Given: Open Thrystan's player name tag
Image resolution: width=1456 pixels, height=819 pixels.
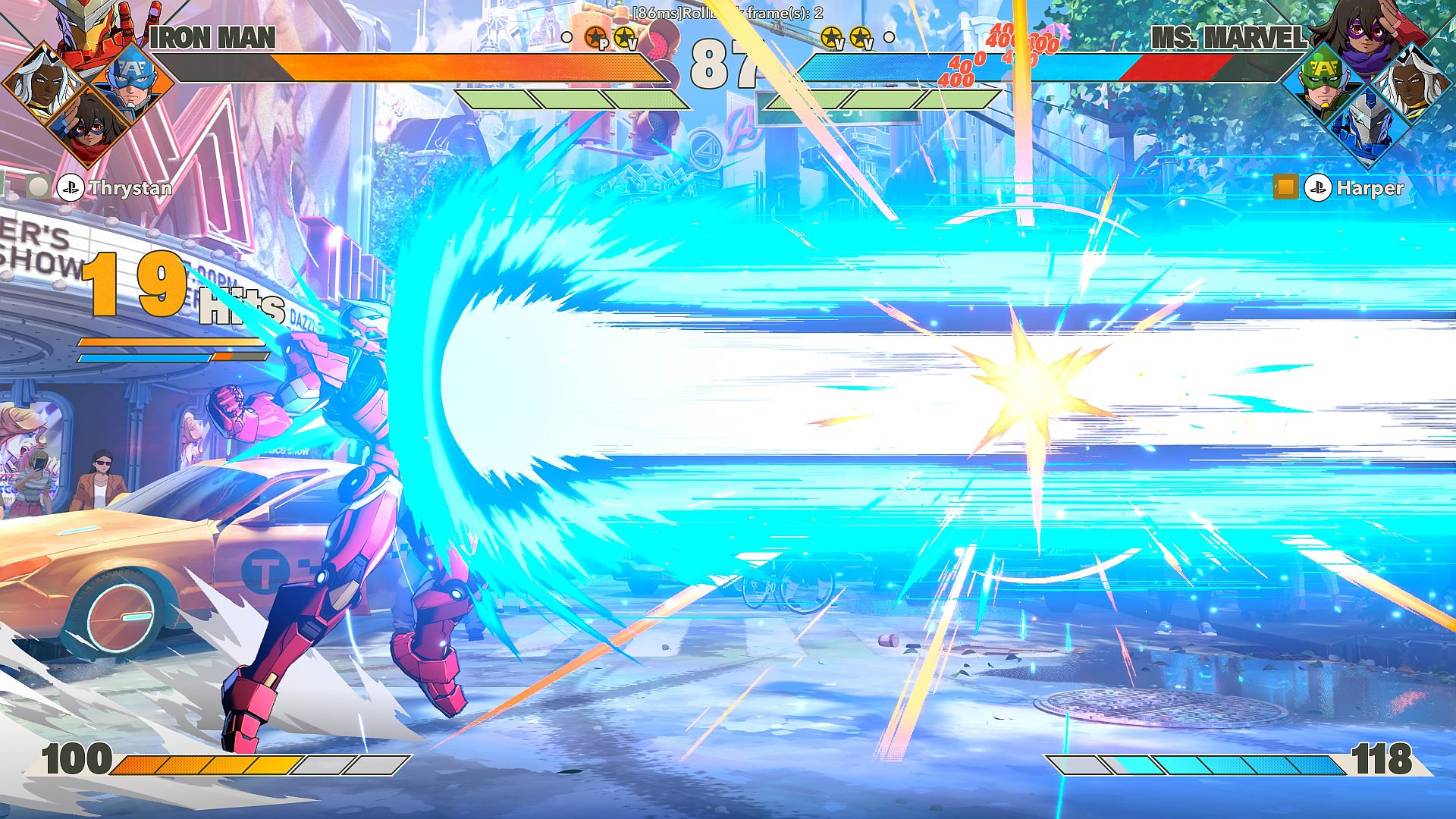Looking at the screenshot, I should (130, 188).
